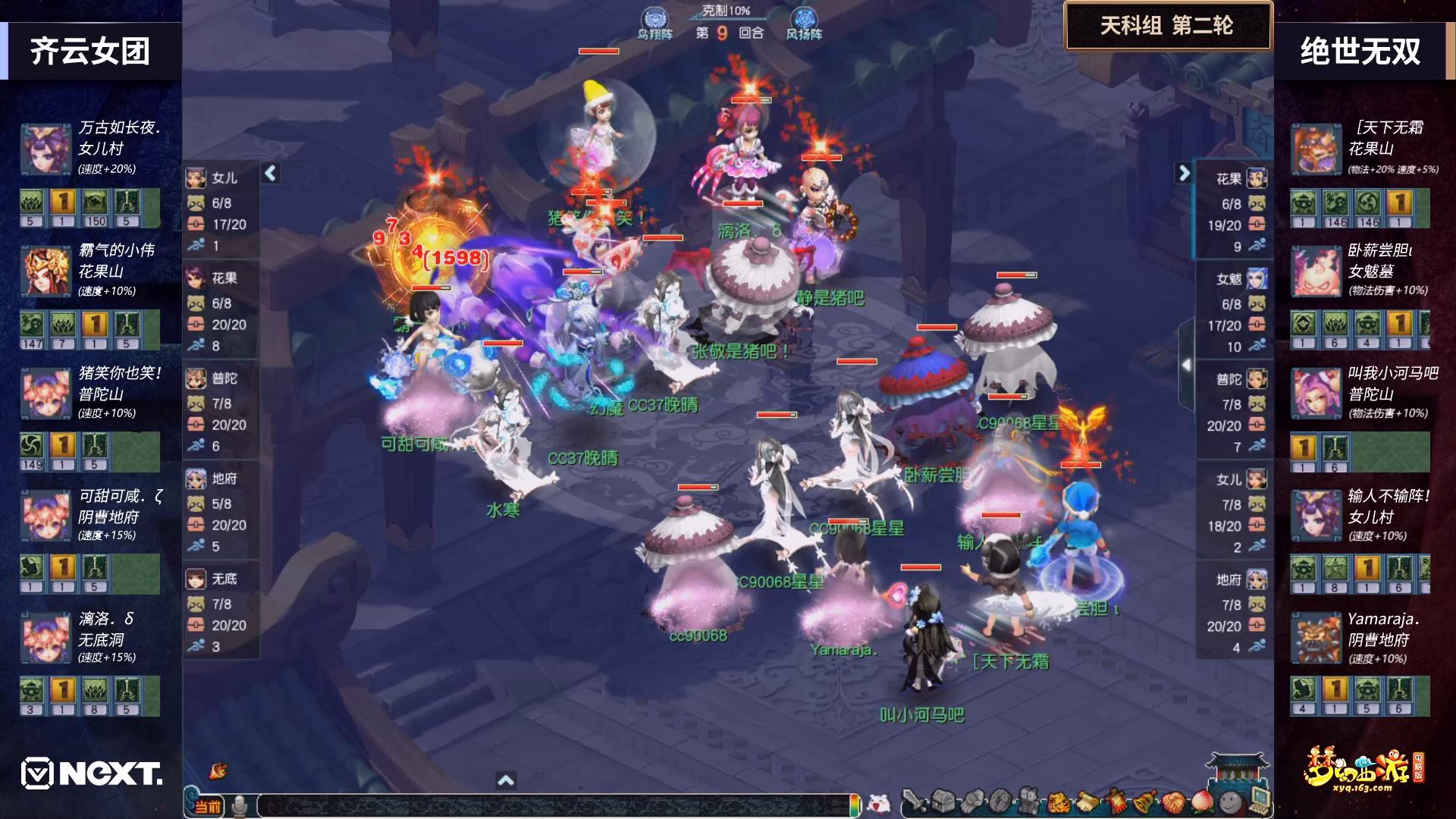The image size is (1456, 819).
Task: Open the sword attack icon in toolbar
Action: [x=914, y=802]
